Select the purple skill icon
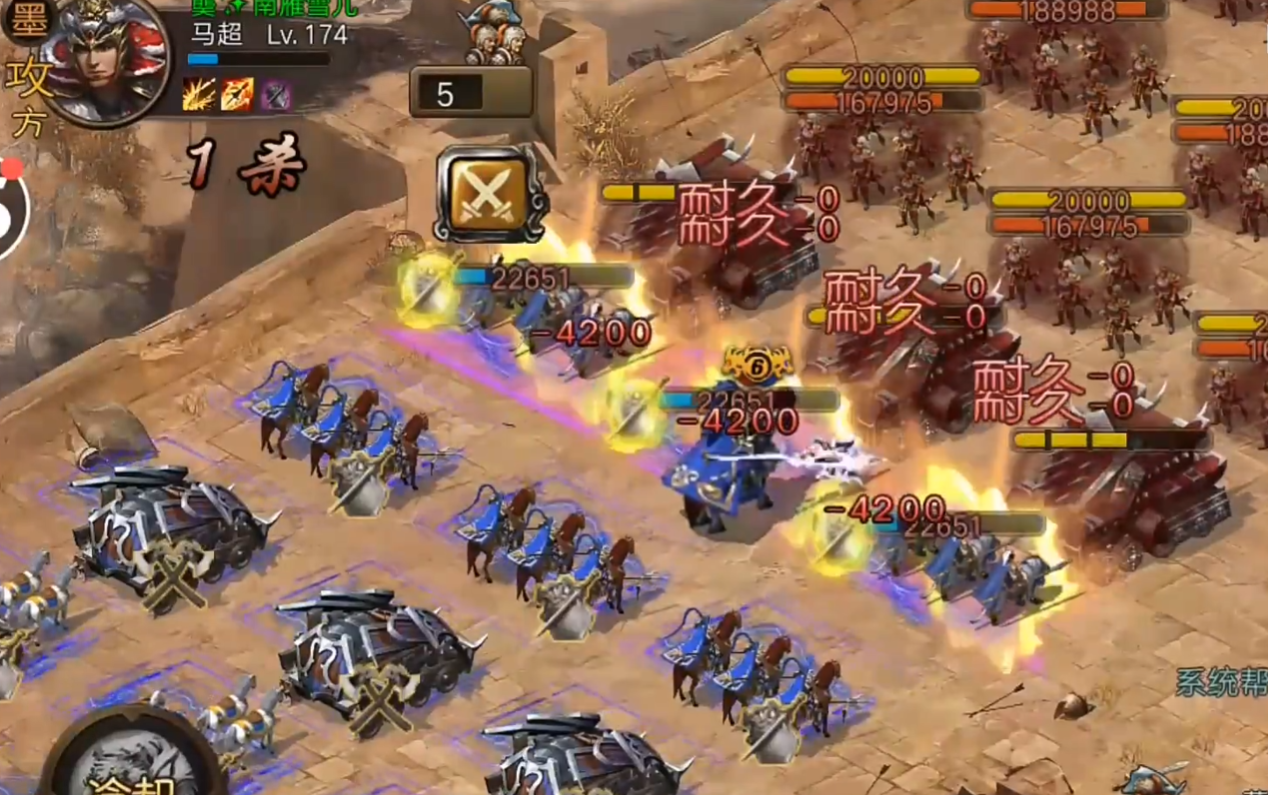The image size is (1268, 795). coord(275,94)
